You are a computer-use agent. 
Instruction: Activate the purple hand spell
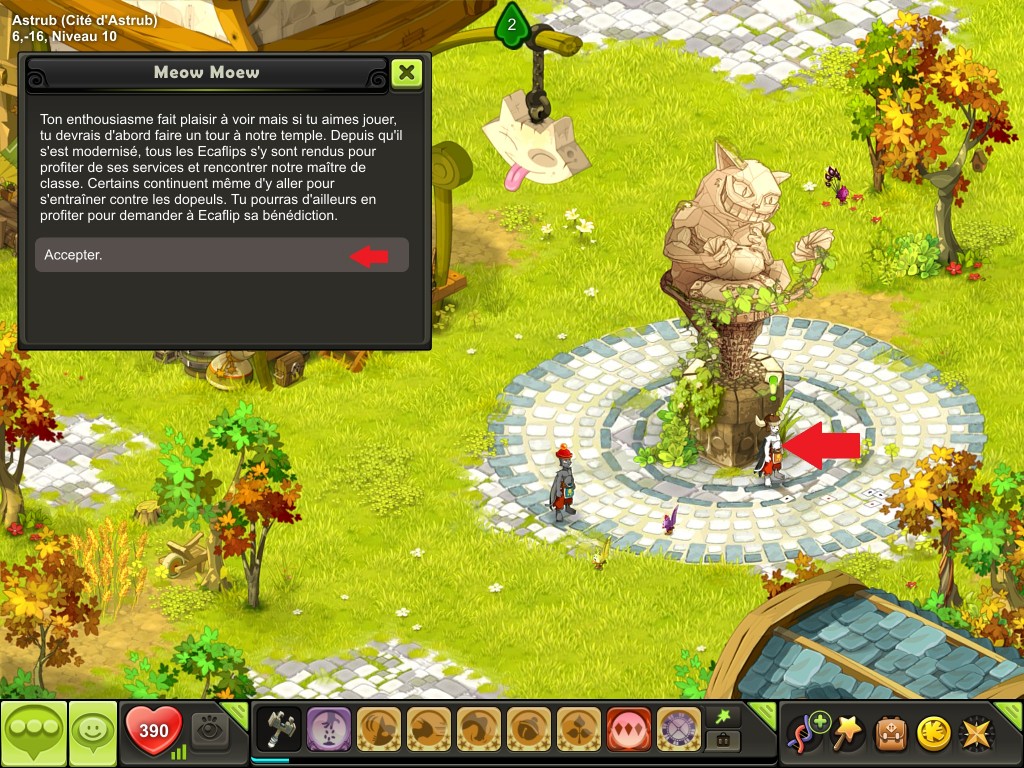329,729
